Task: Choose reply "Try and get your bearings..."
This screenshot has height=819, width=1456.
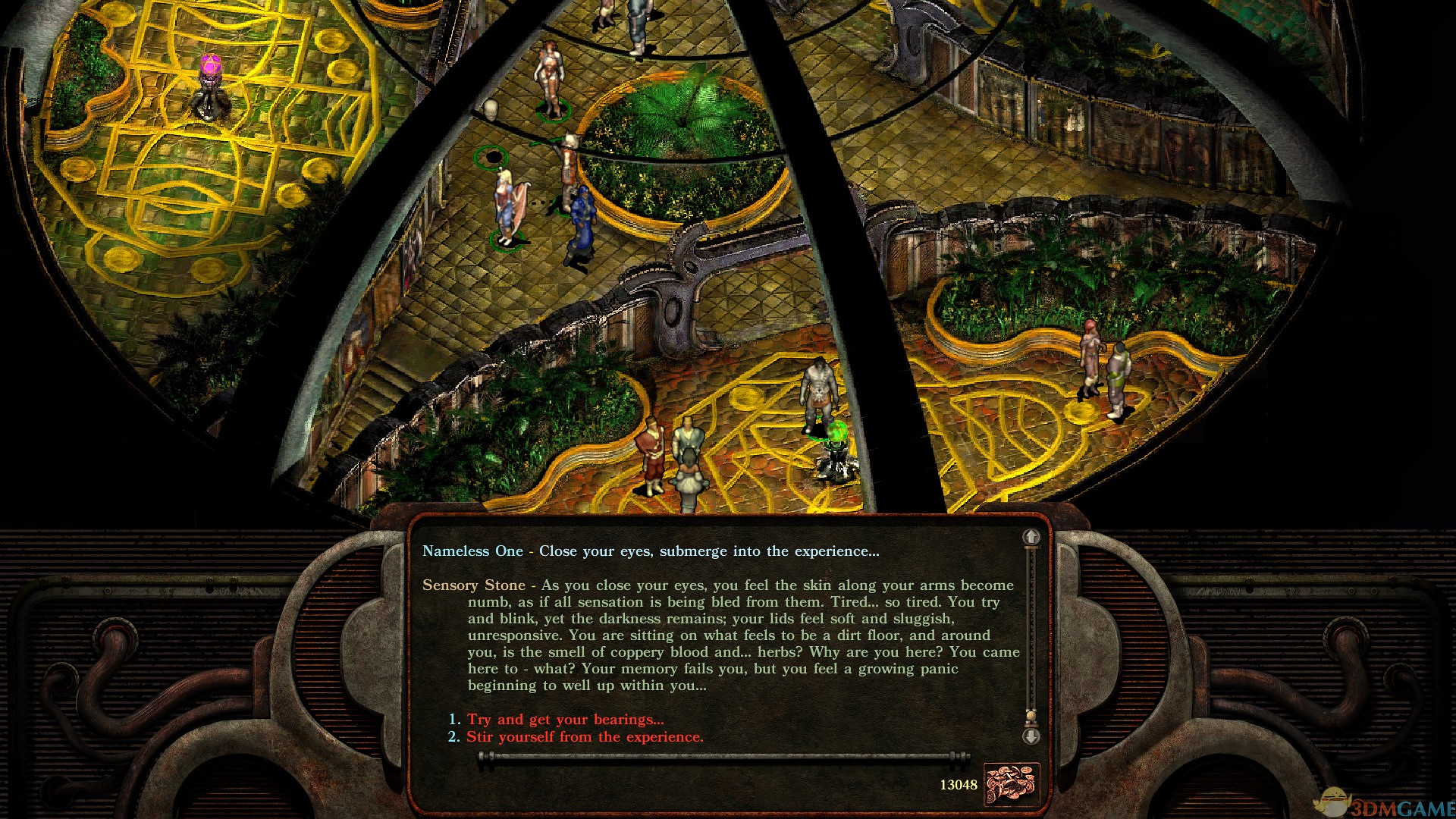Action: 565,720
